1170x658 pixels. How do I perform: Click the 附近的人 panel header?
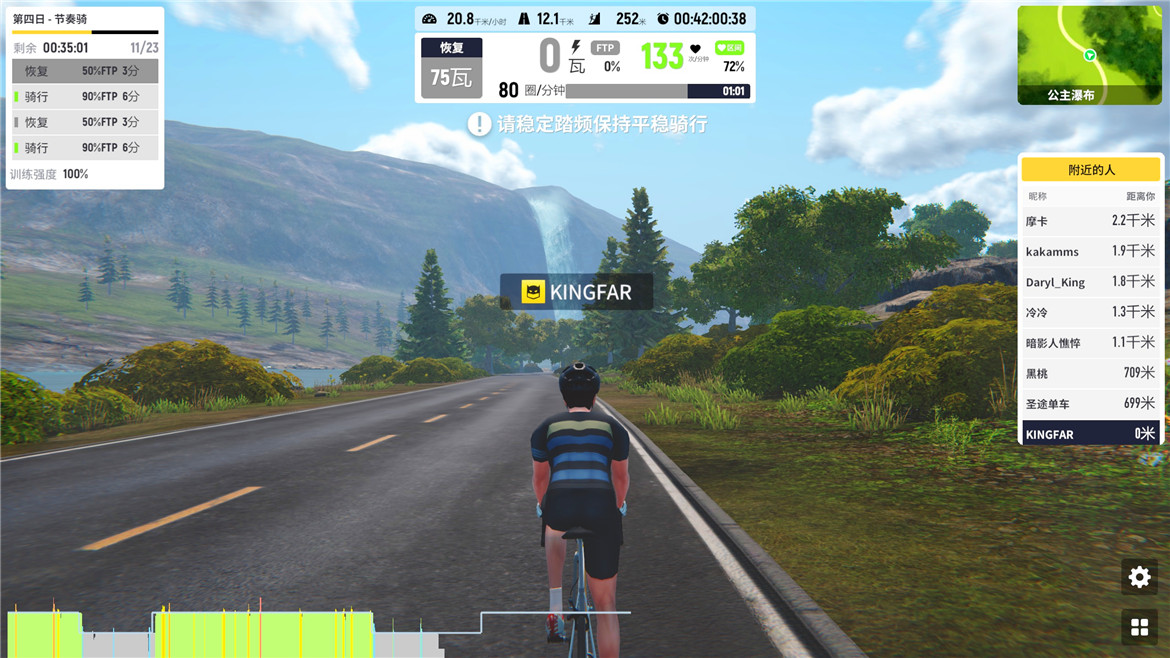pyautogui.click(x=1091, y=170)
